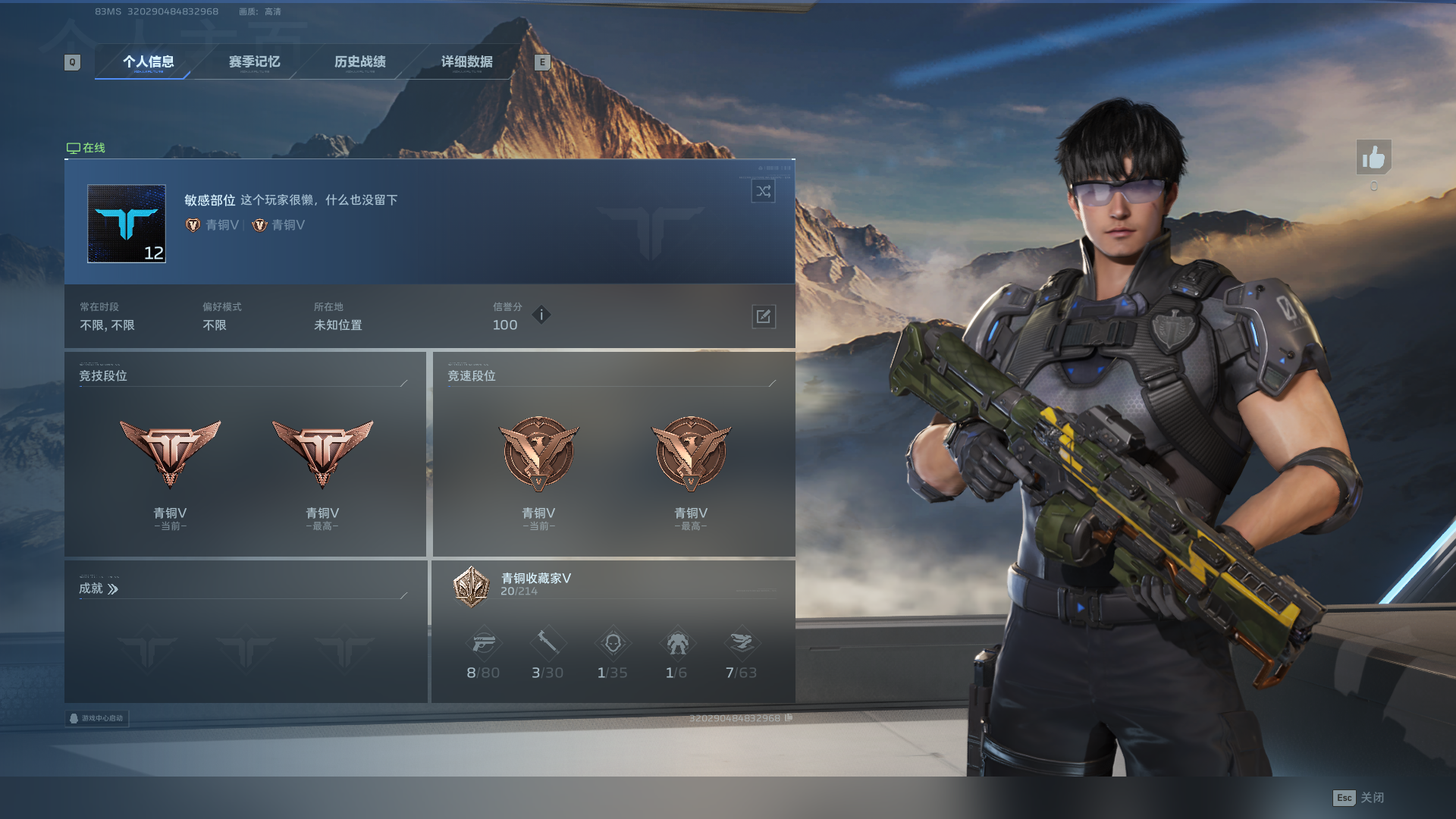The image size is (1456, 819).
Task: Select the 历史战绩 tab
Action: tap(360, 62)
